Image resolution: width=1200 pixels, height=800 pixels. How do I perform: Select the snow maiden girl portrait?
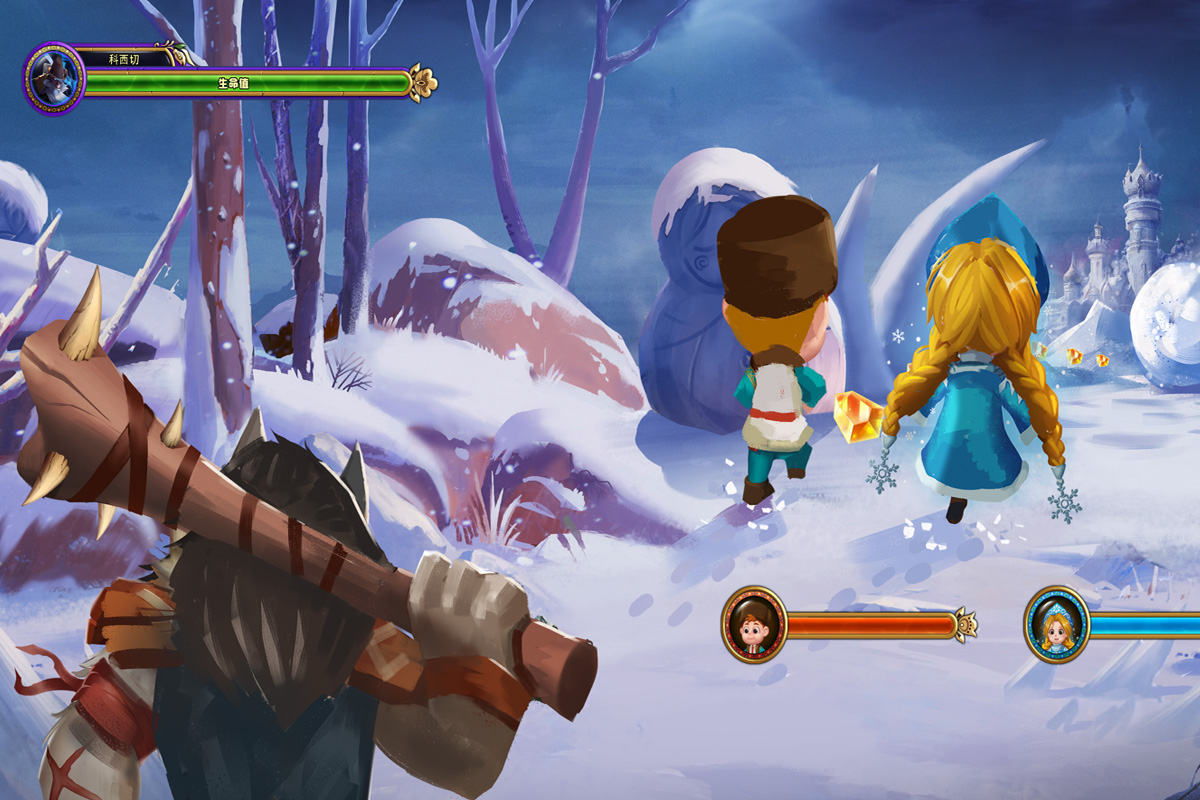click(x=1056, y=625)
